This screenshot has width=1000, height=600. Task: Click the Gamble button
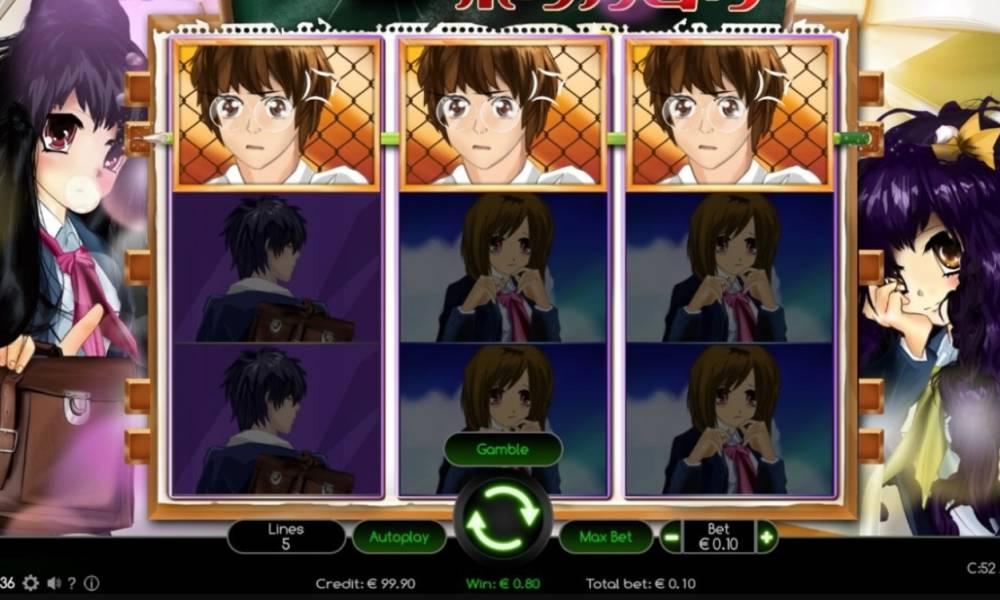[x=502, y=449]
